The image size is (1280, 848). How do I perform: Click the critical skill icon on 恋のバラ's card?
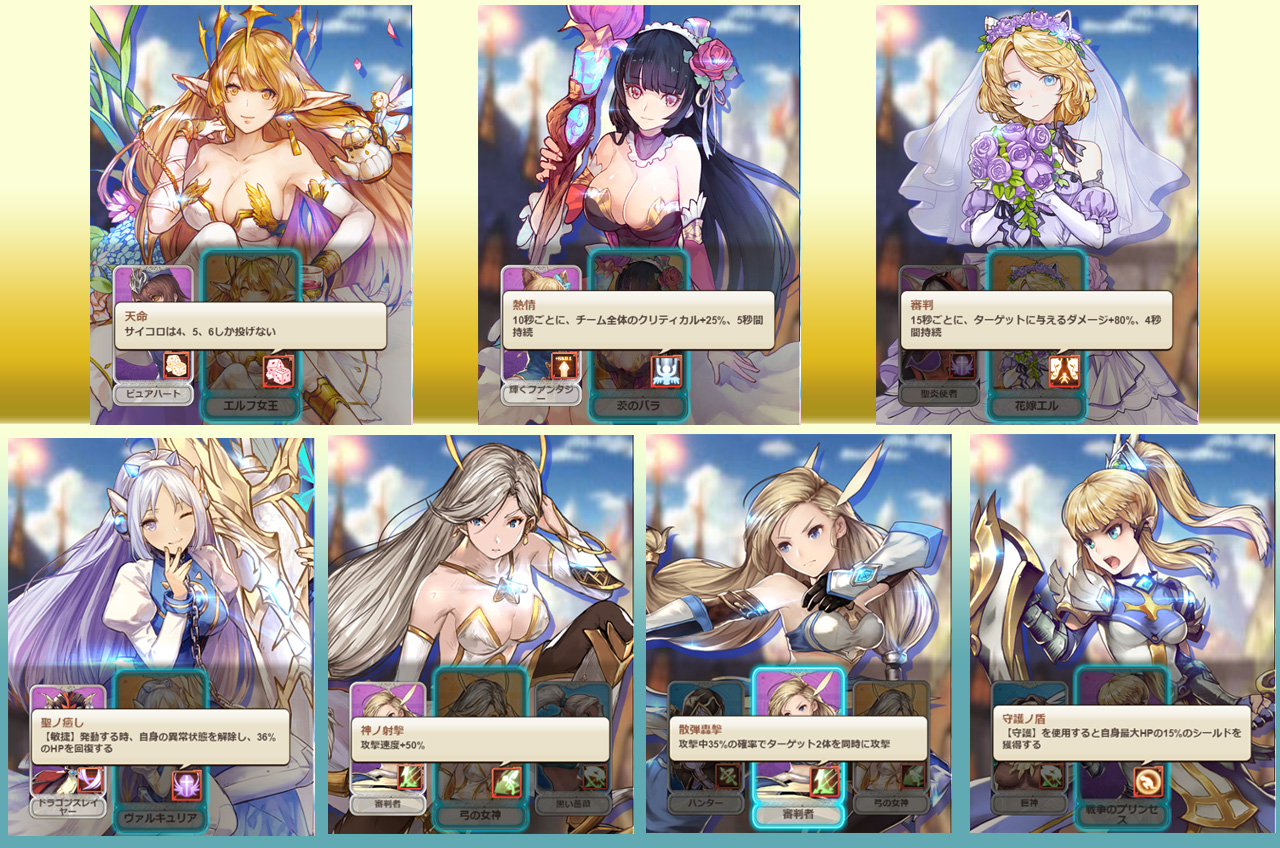667,370
